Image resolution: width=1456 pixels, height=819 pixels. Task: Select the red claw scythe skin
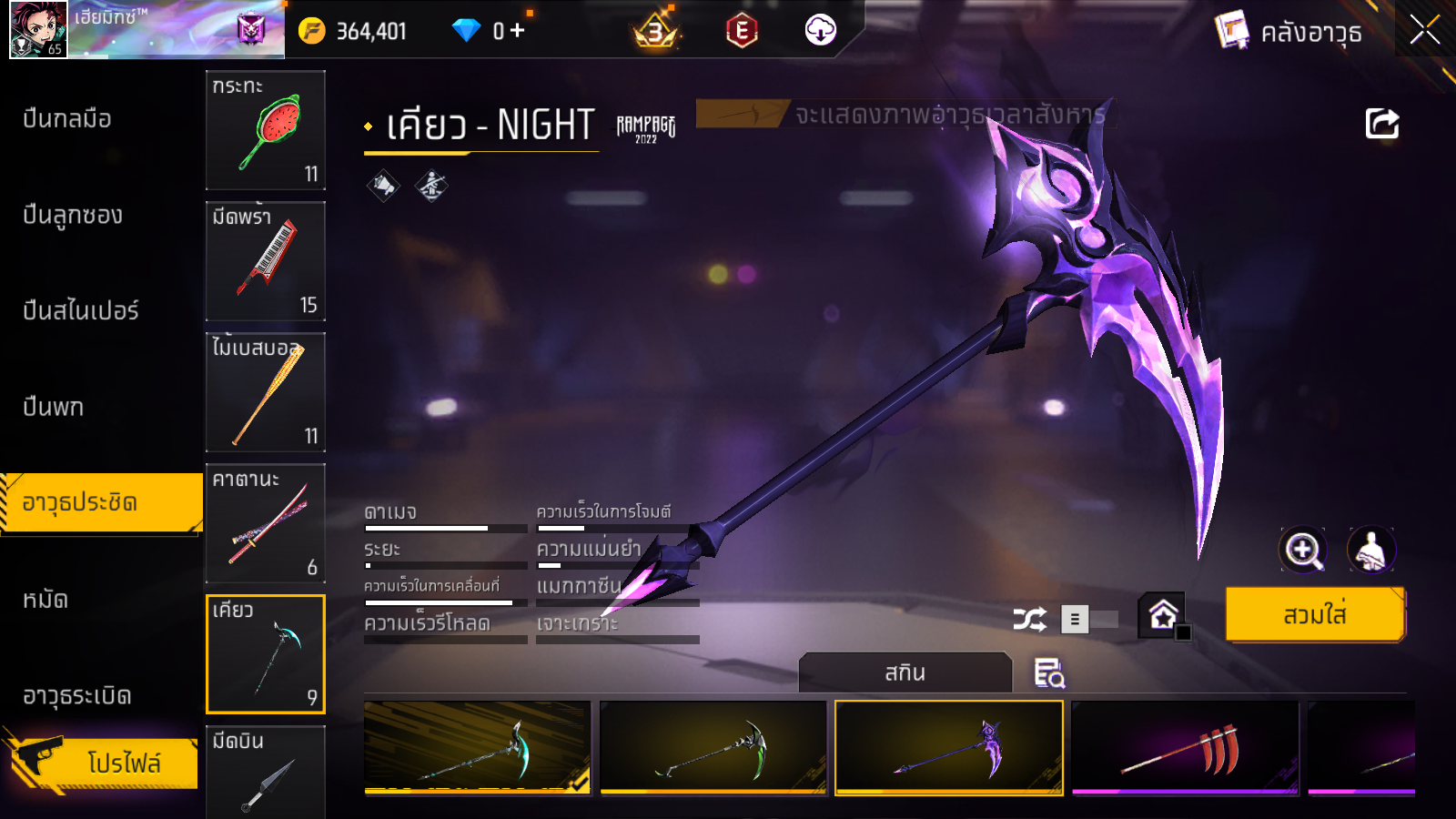1185,748
